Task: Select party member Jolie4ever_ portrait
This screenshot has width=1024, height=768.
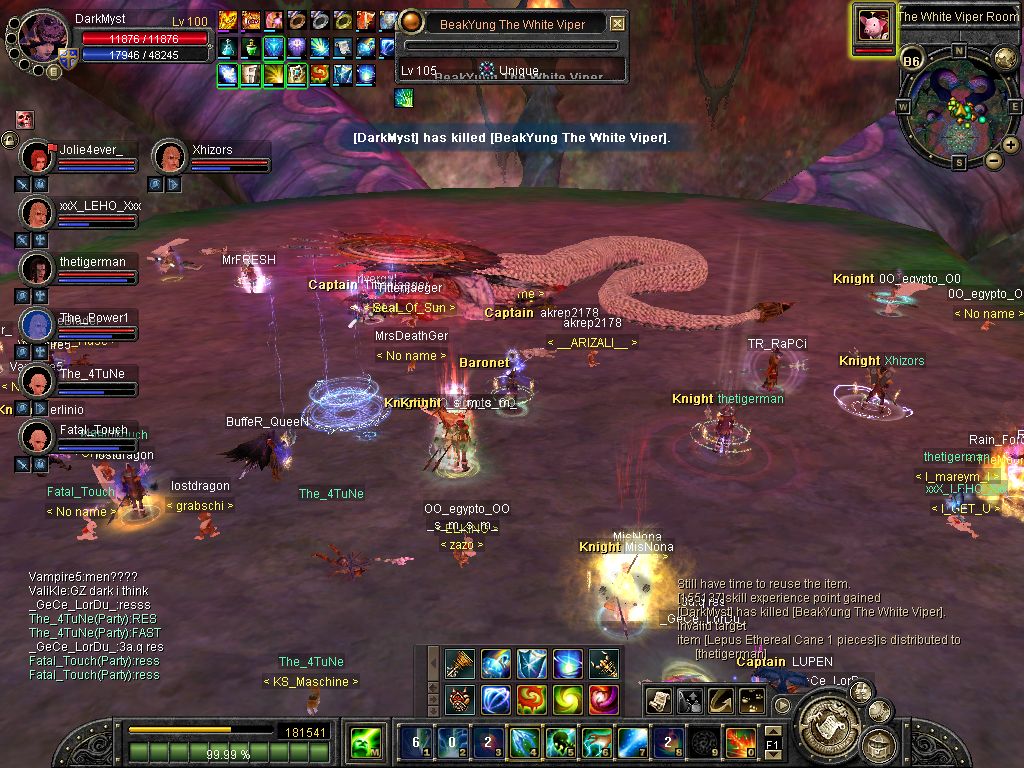Action: click(38, 157)
